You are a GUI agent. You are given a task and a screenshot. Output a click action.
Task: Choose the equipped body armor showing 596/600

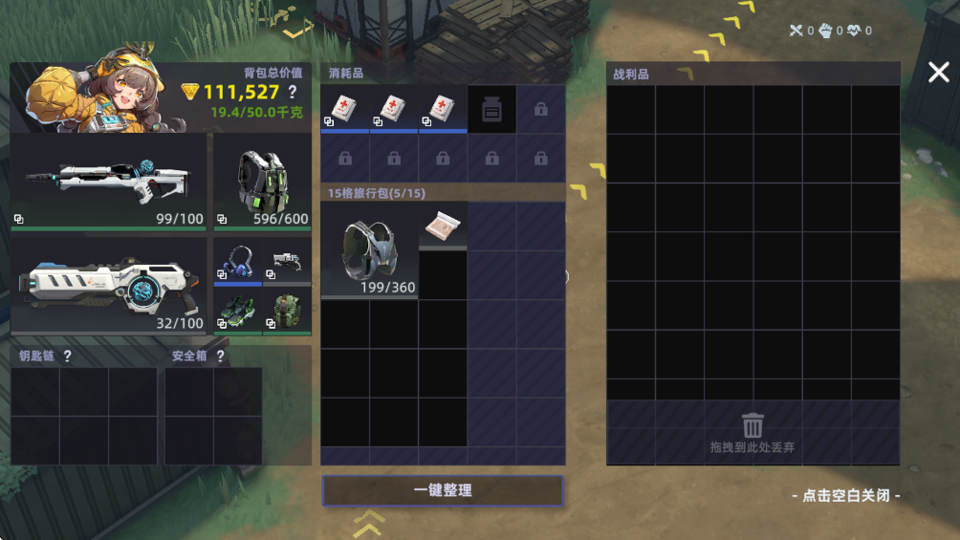pyautogui.click(x=262, y=181)
